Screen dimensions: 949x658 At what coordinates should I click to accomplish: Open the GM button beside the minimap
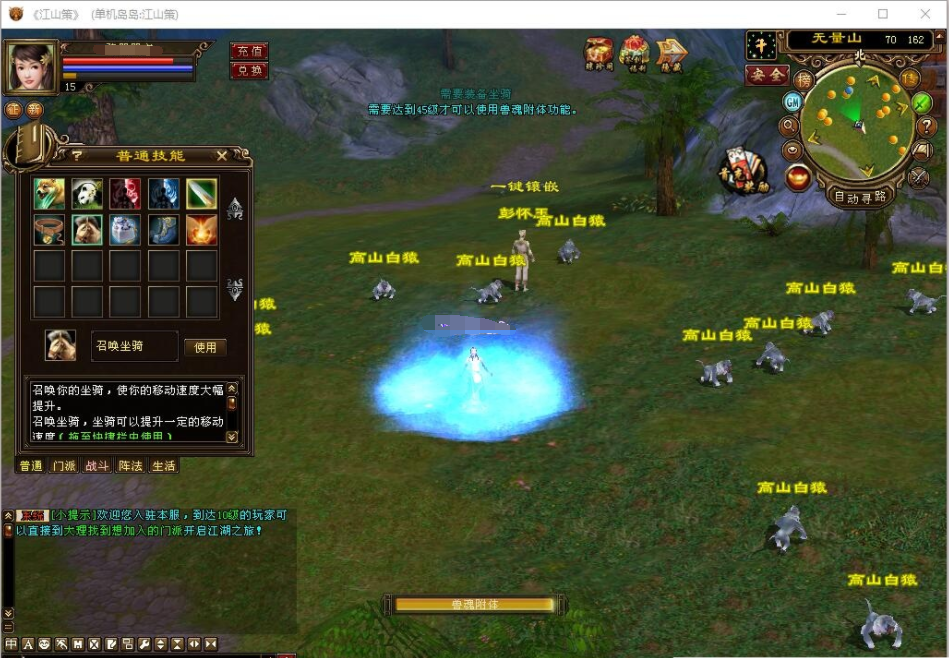pos(792,102)
